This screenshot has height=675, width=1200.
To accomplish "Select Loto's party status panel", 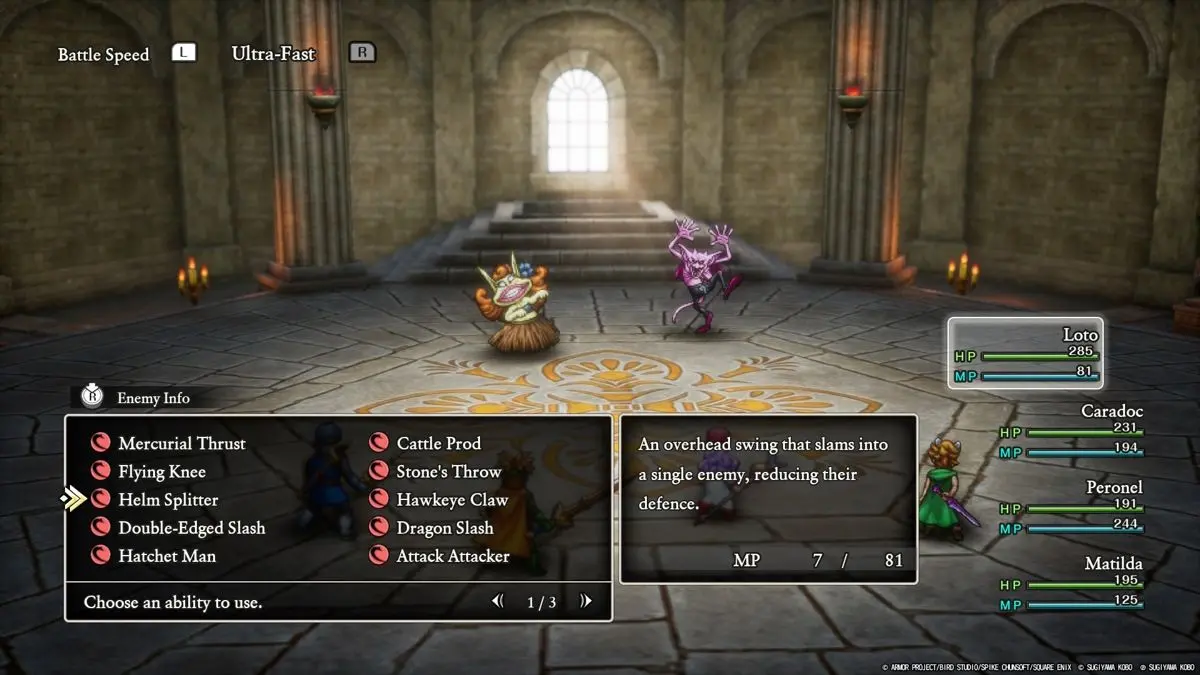I will pos(1026,353).
